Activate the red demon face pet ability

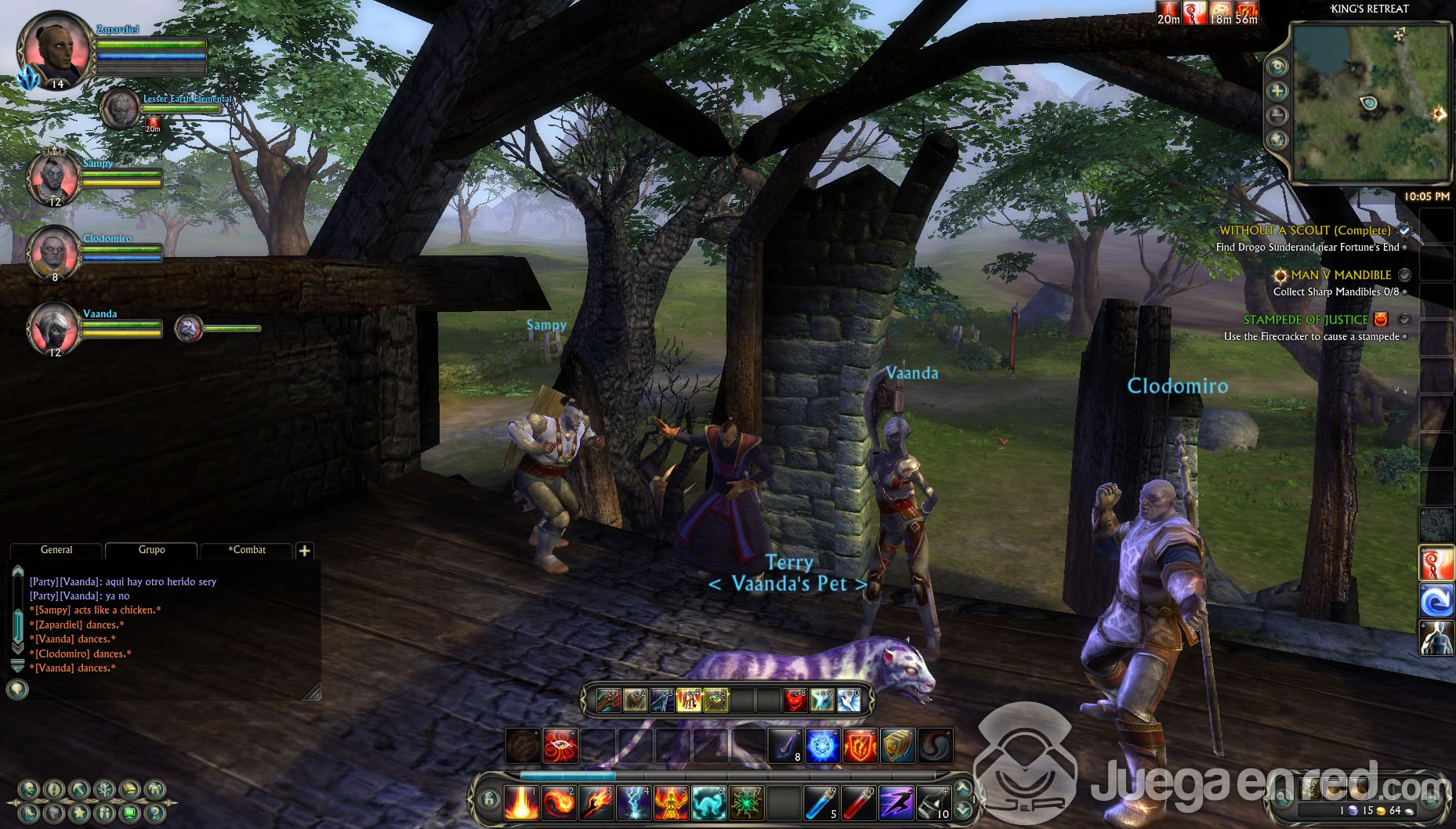[795, 699]
